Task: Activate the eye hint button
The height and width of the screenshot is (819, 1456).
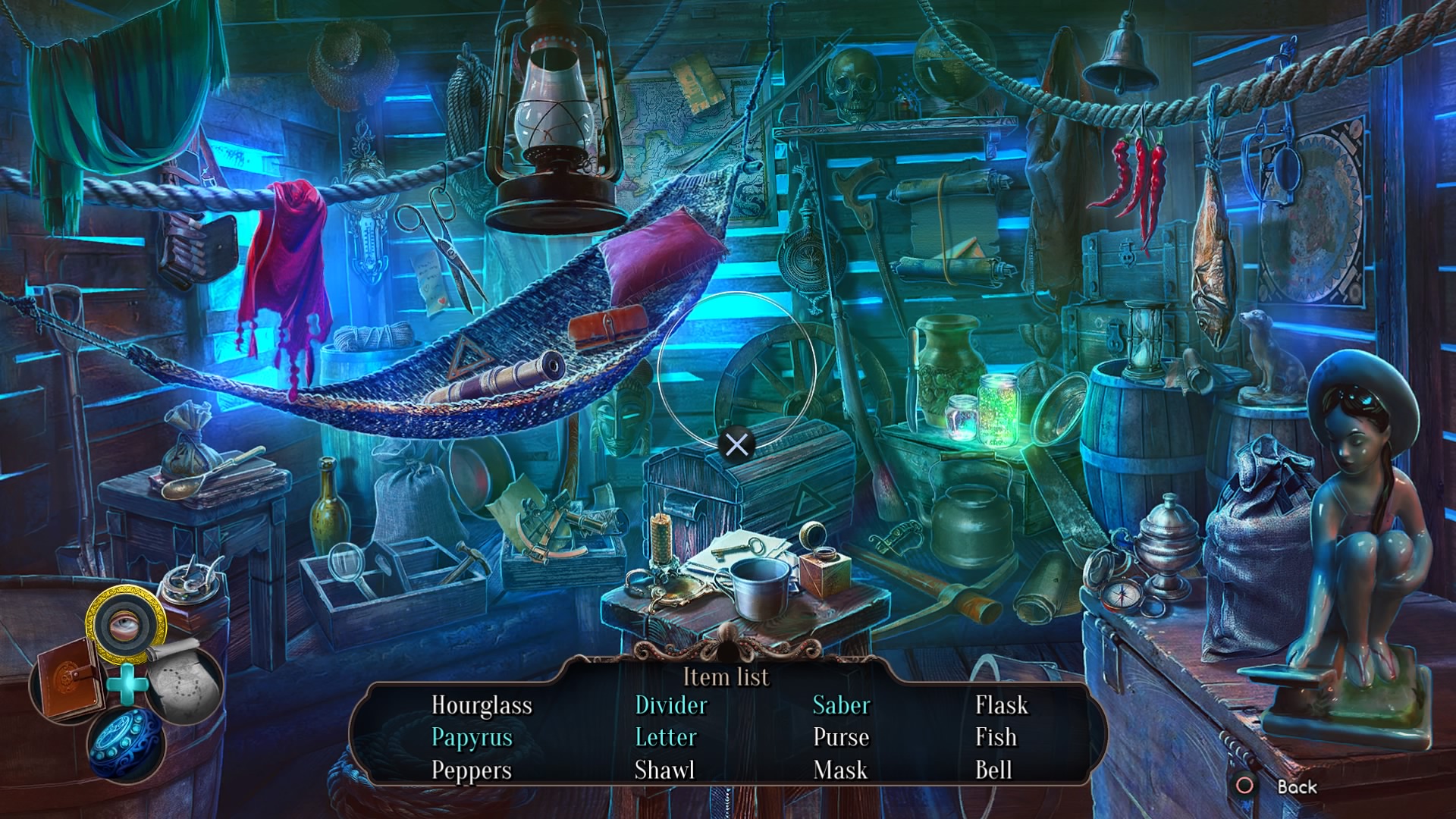Action: pyautogui.click(x=125, y=624)
